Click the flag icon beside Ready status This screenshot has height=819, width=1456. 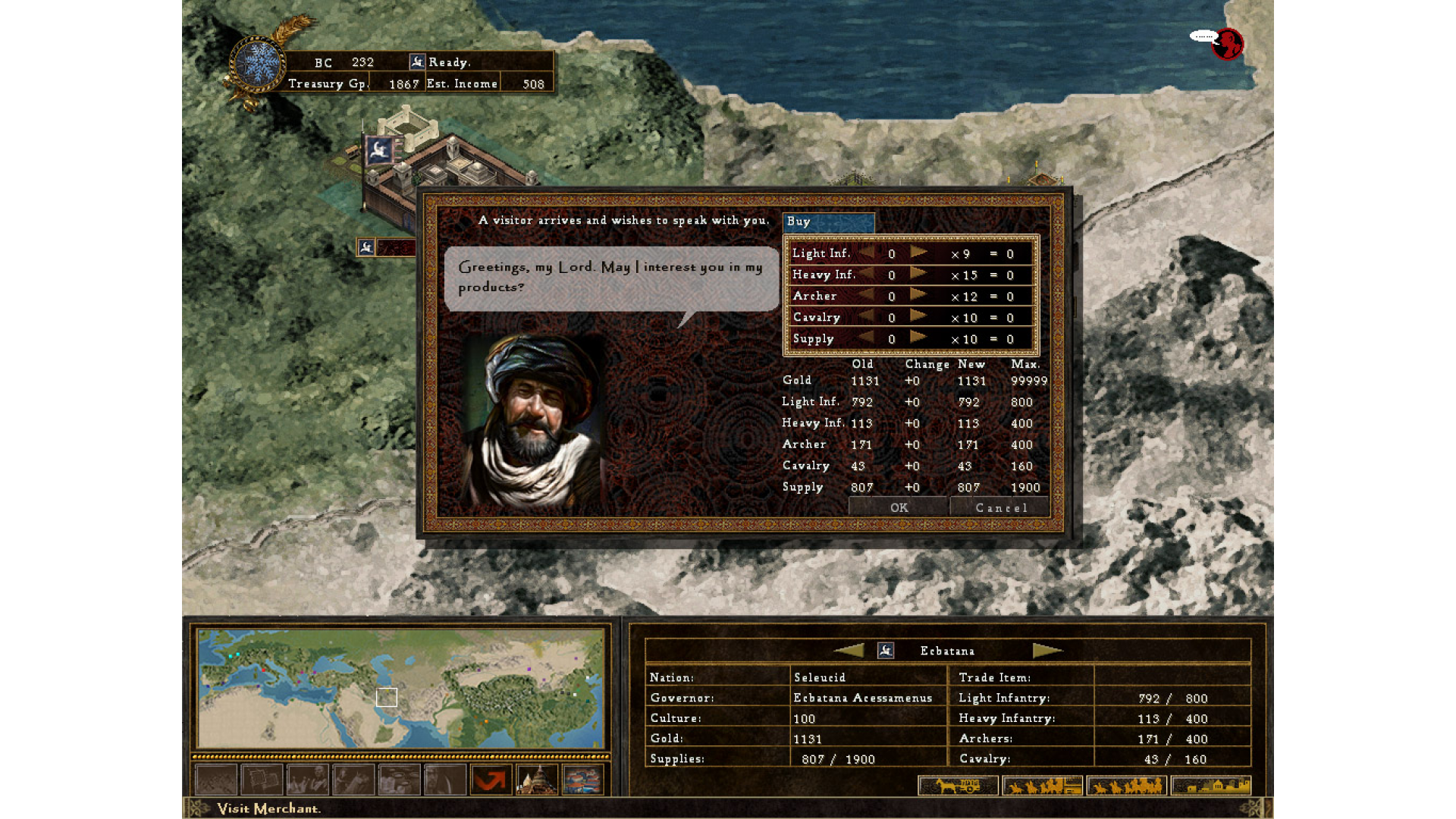click(416, 61)
